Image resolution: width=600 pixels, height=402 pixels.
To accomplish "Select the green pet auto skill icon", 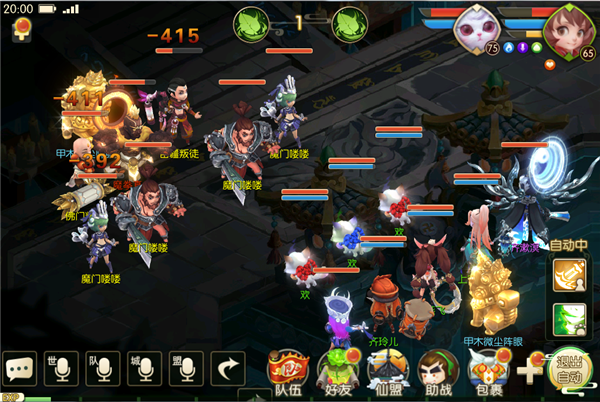I will coord(570,320).
